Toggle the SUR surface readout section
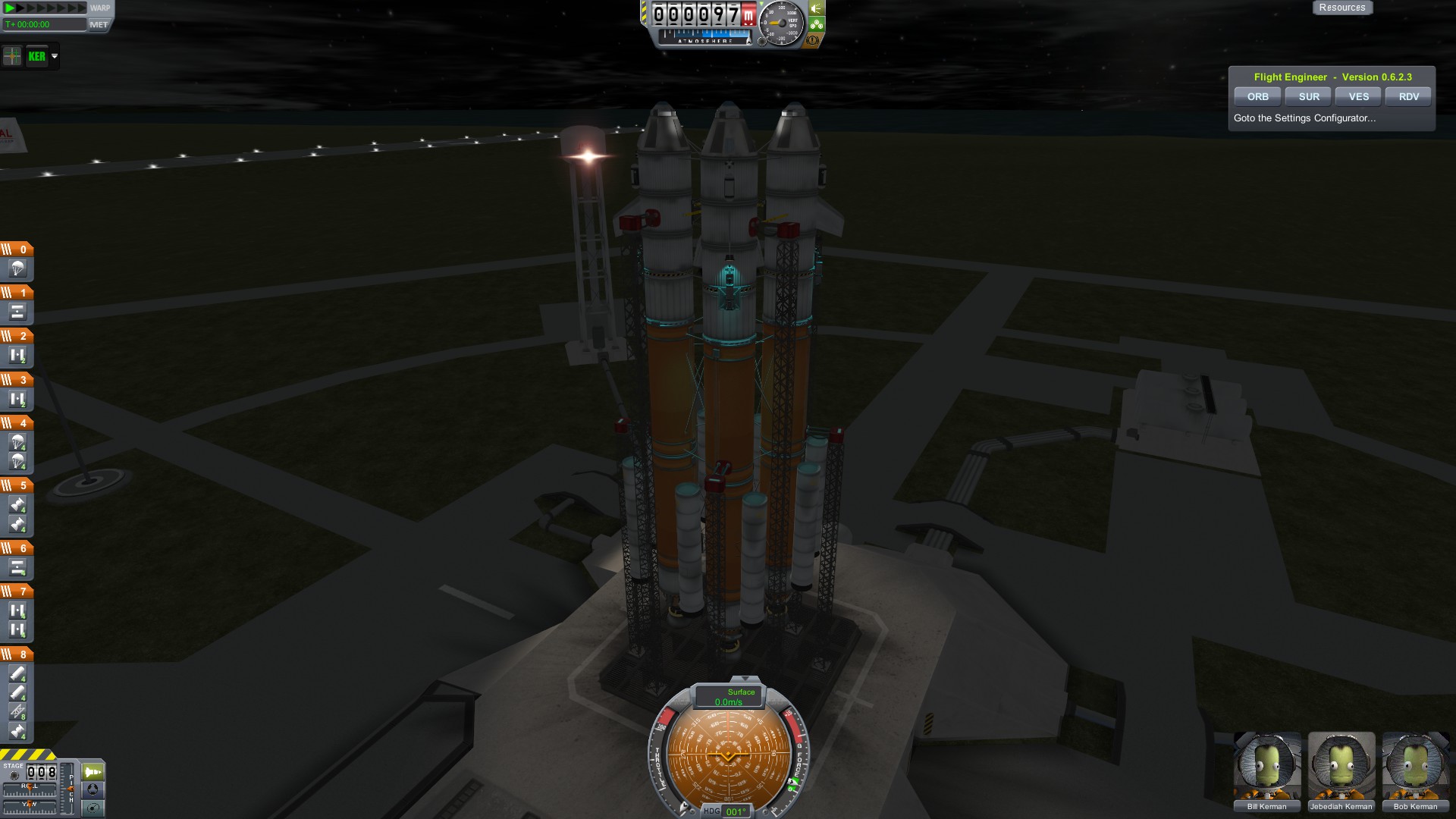 1309,96
